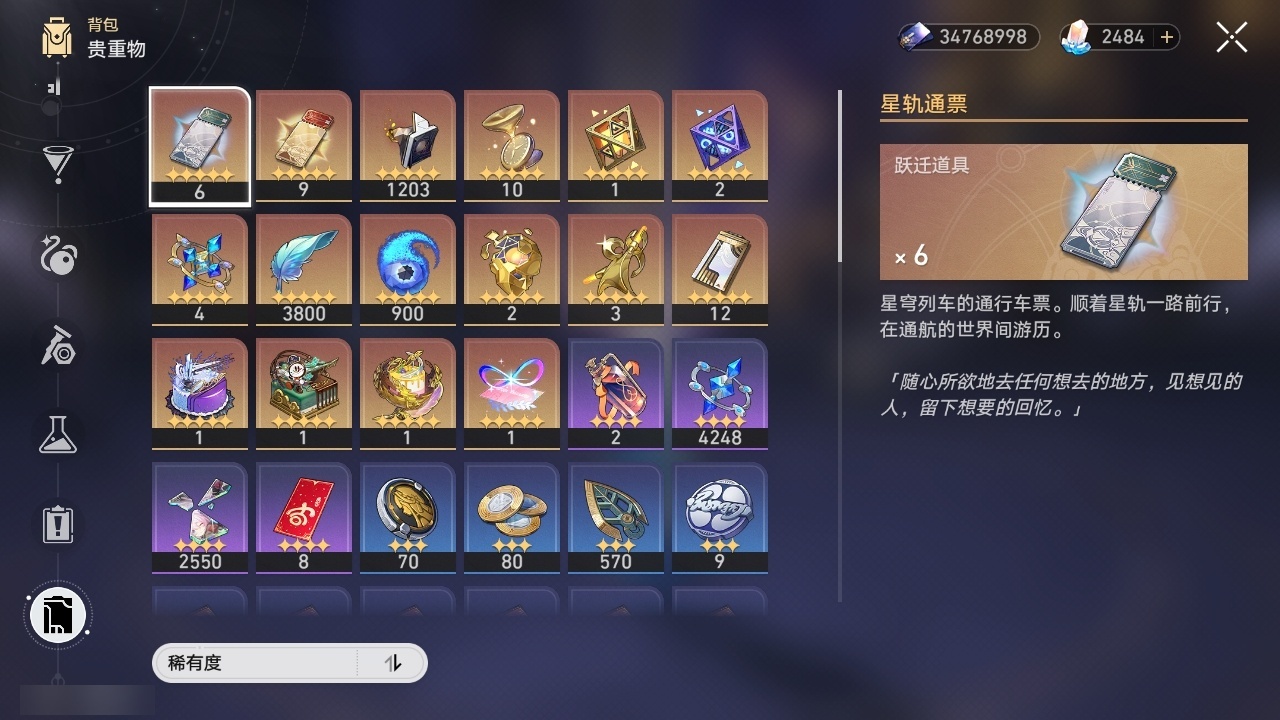This screenshot has width=1280, height=720.
Task: Select the item stacked at 1203
Action: 407,145
